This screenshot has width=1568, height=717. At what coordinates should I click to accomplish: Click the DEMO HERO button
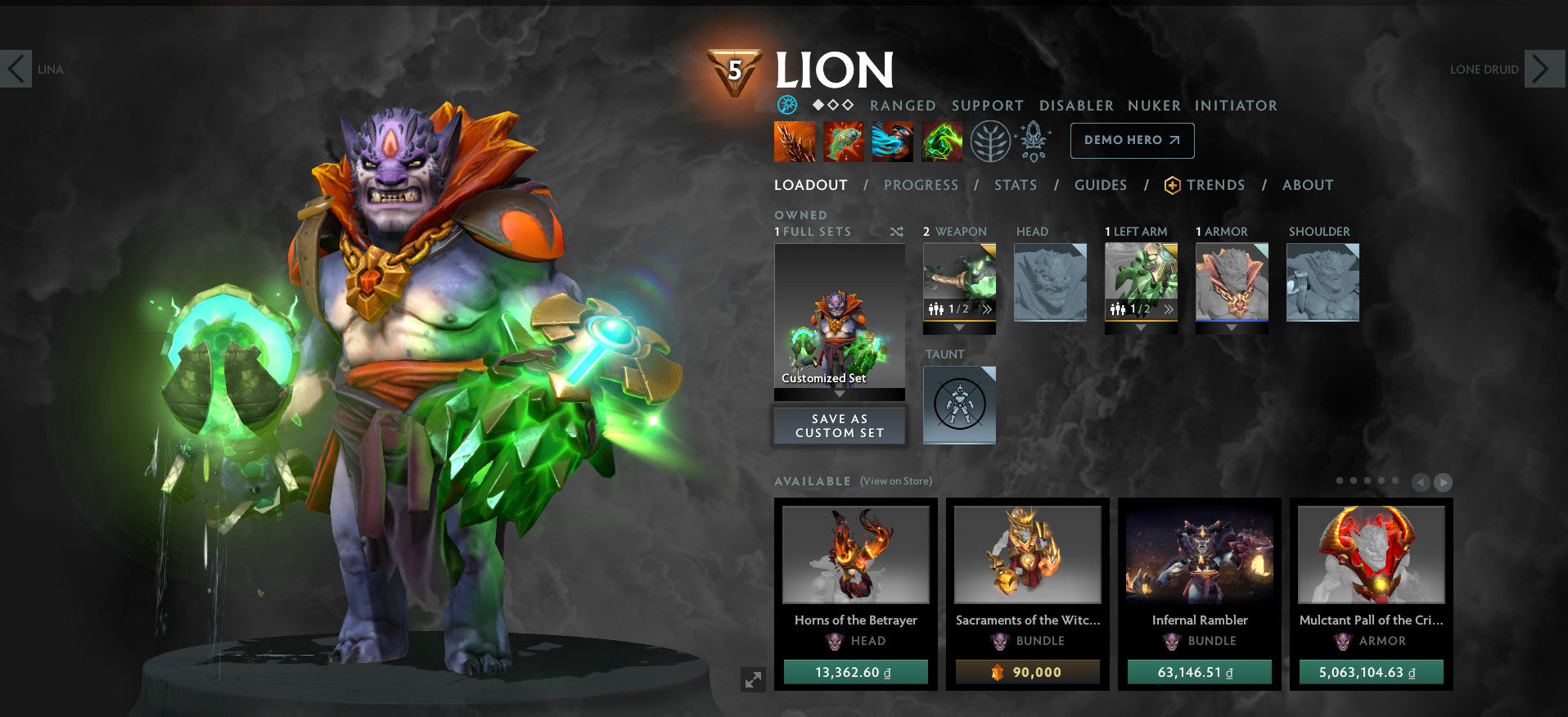click(1132, 140)
